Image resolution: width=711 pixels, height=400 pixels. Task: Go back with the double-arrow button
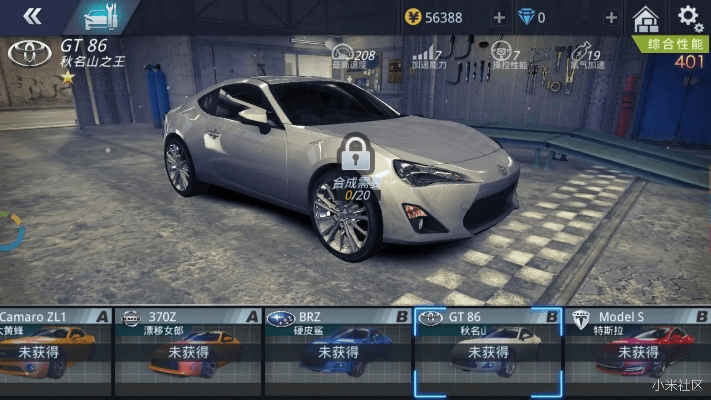click(32, 16)
